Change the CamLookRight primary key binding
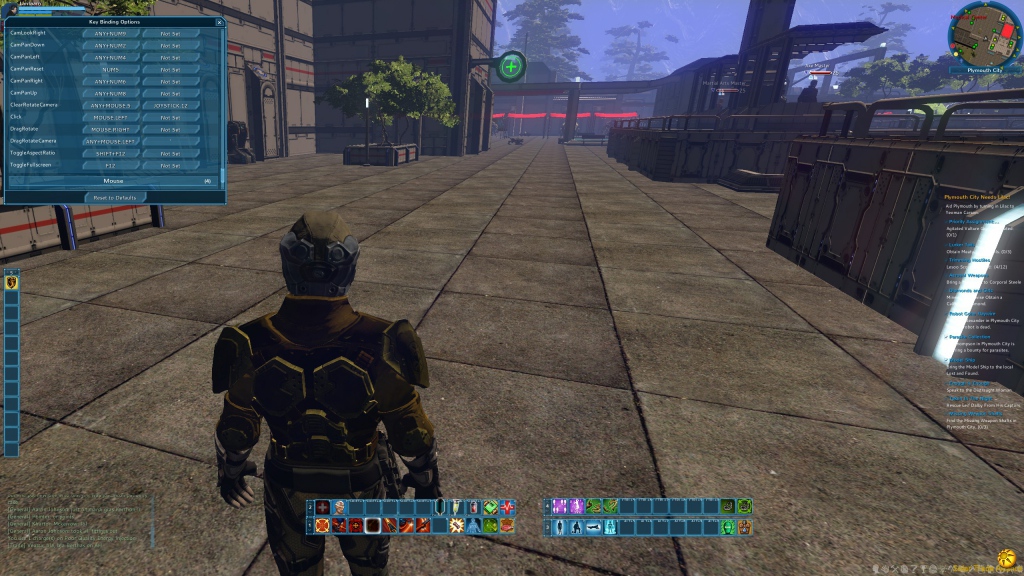This screenshot has height=576, width=1024. pyautogui.click(x=110, y=33)
